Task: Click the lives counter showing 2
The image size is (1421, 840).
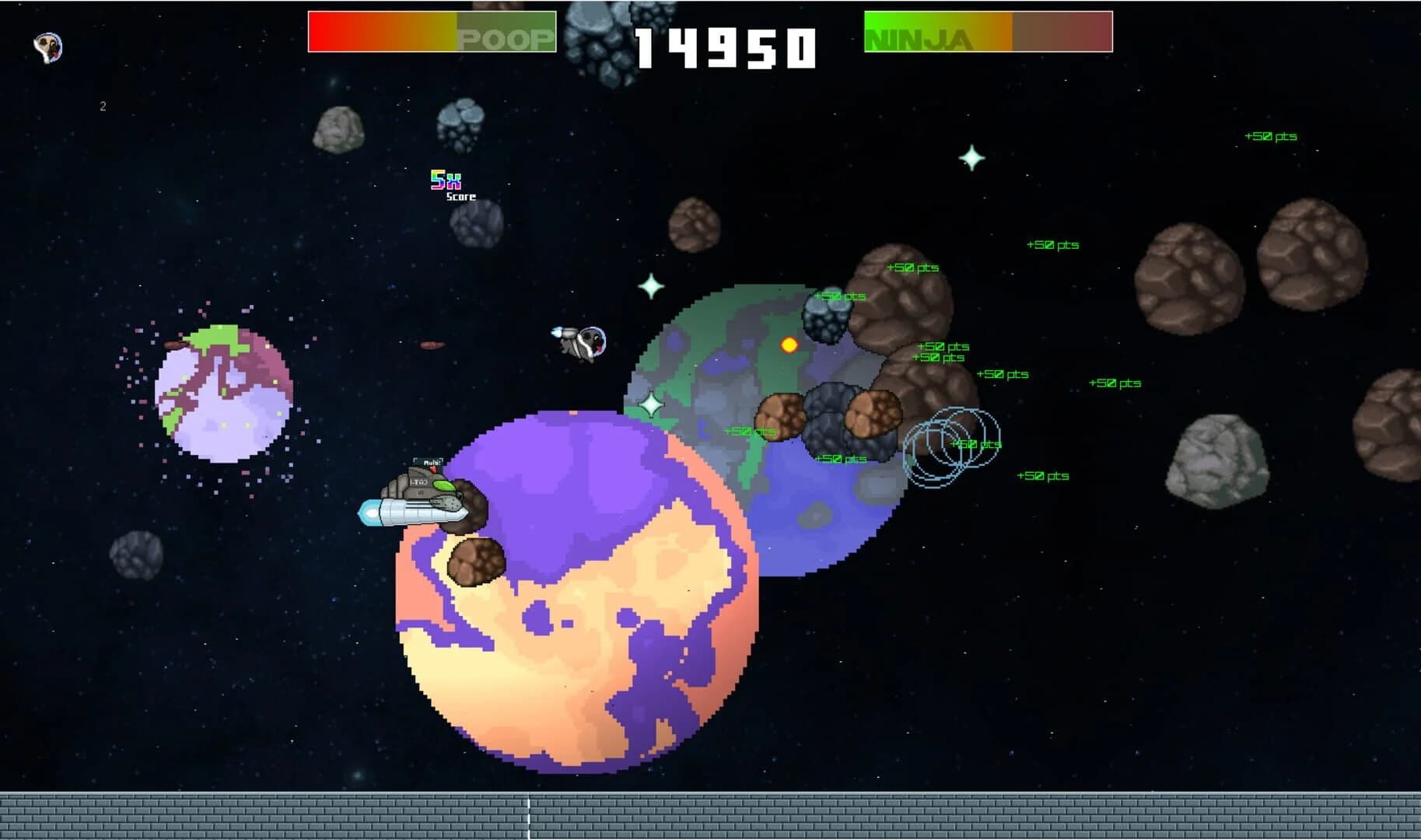Action: coord(102,107)
